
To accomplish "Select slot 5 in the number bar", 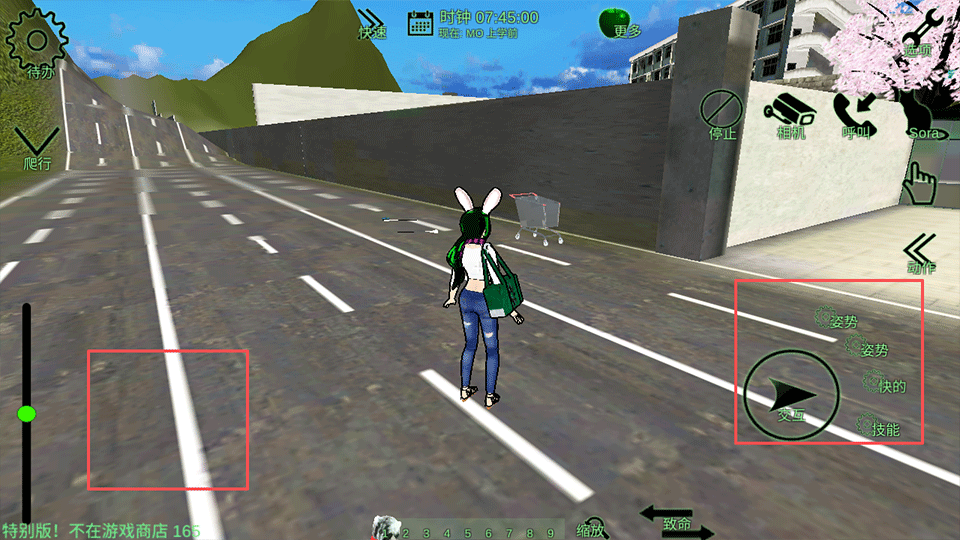I will (469, 534).
